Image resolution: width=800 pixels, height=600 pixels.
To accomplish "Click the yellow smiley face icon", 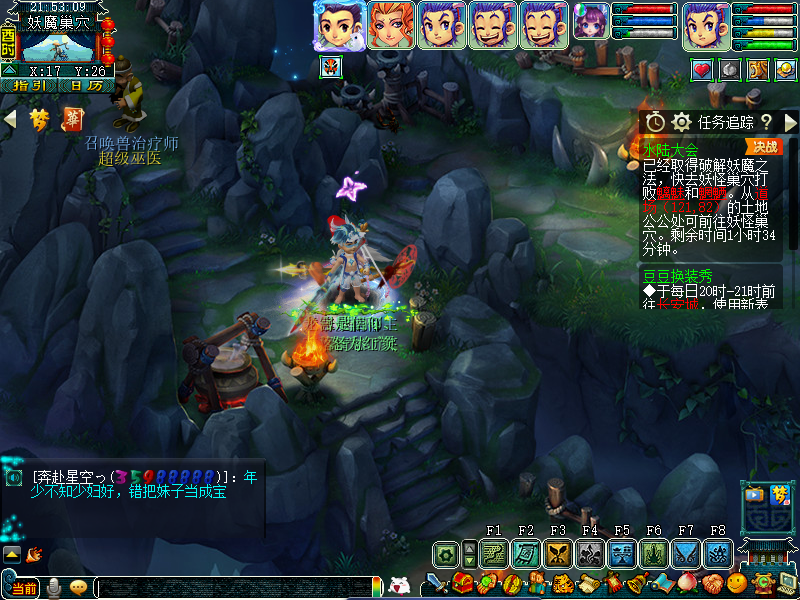I will coord(737,583).
